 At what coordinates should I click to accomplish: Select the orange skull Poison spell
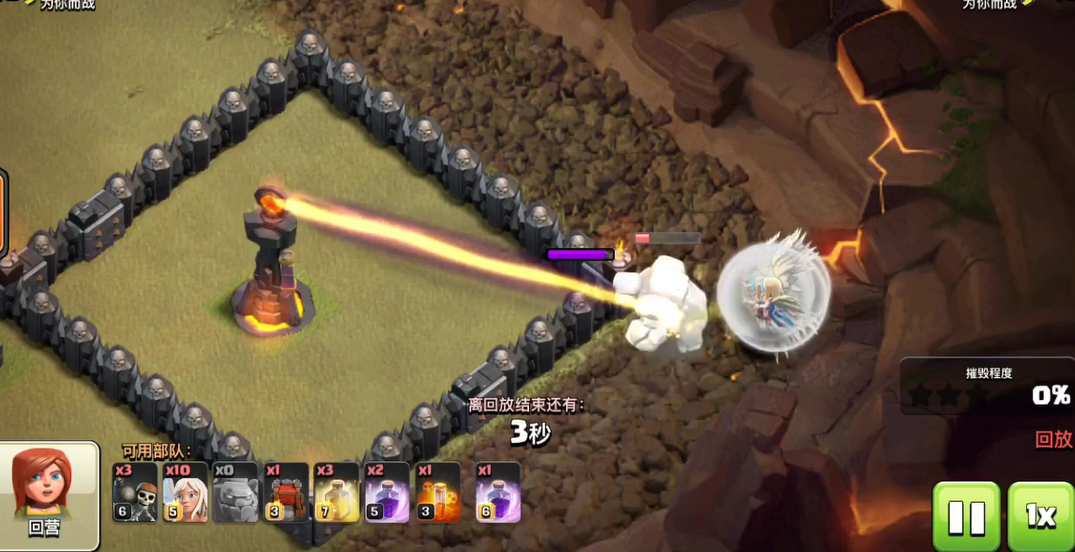click(438, 492)
